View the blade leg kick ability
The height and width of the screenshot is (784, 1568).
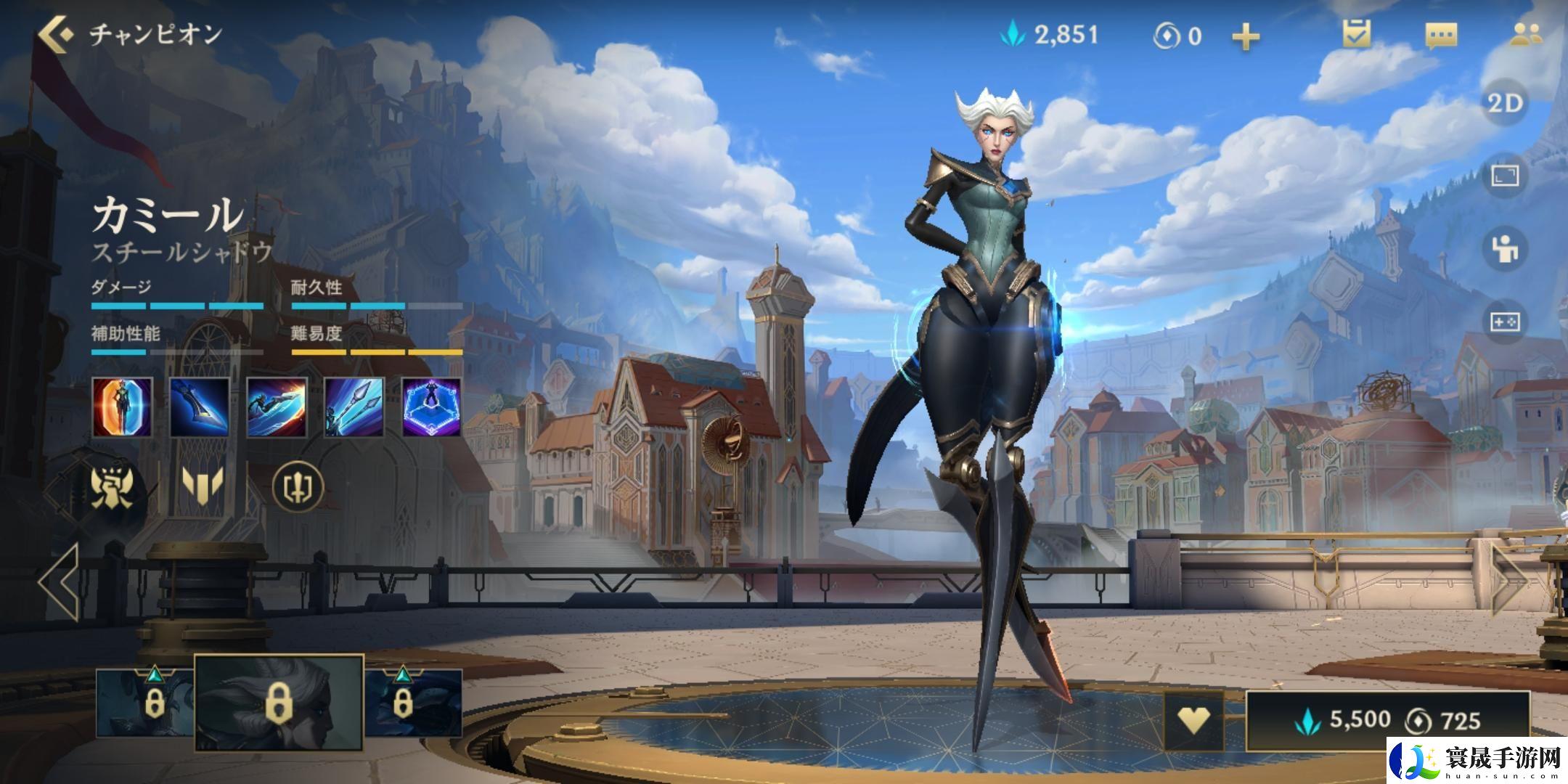tap(200, 407)
